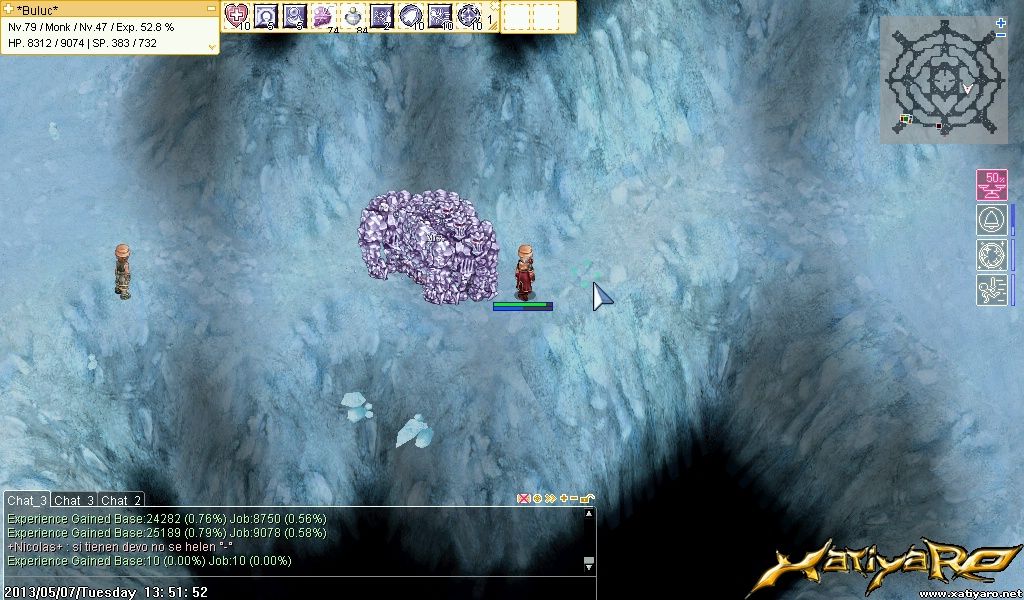This screenshot has height=600, width=1024.
Task: Click the running figure buff icon
Action: pyautogui.click(x=992, y=290)
